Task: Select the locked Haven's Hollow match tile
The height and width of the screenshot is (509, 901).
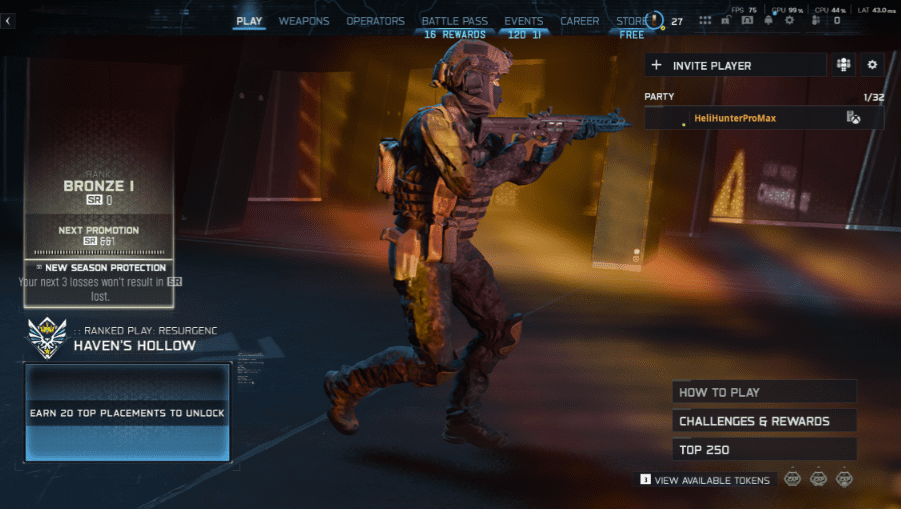Action: coord(128,413)
